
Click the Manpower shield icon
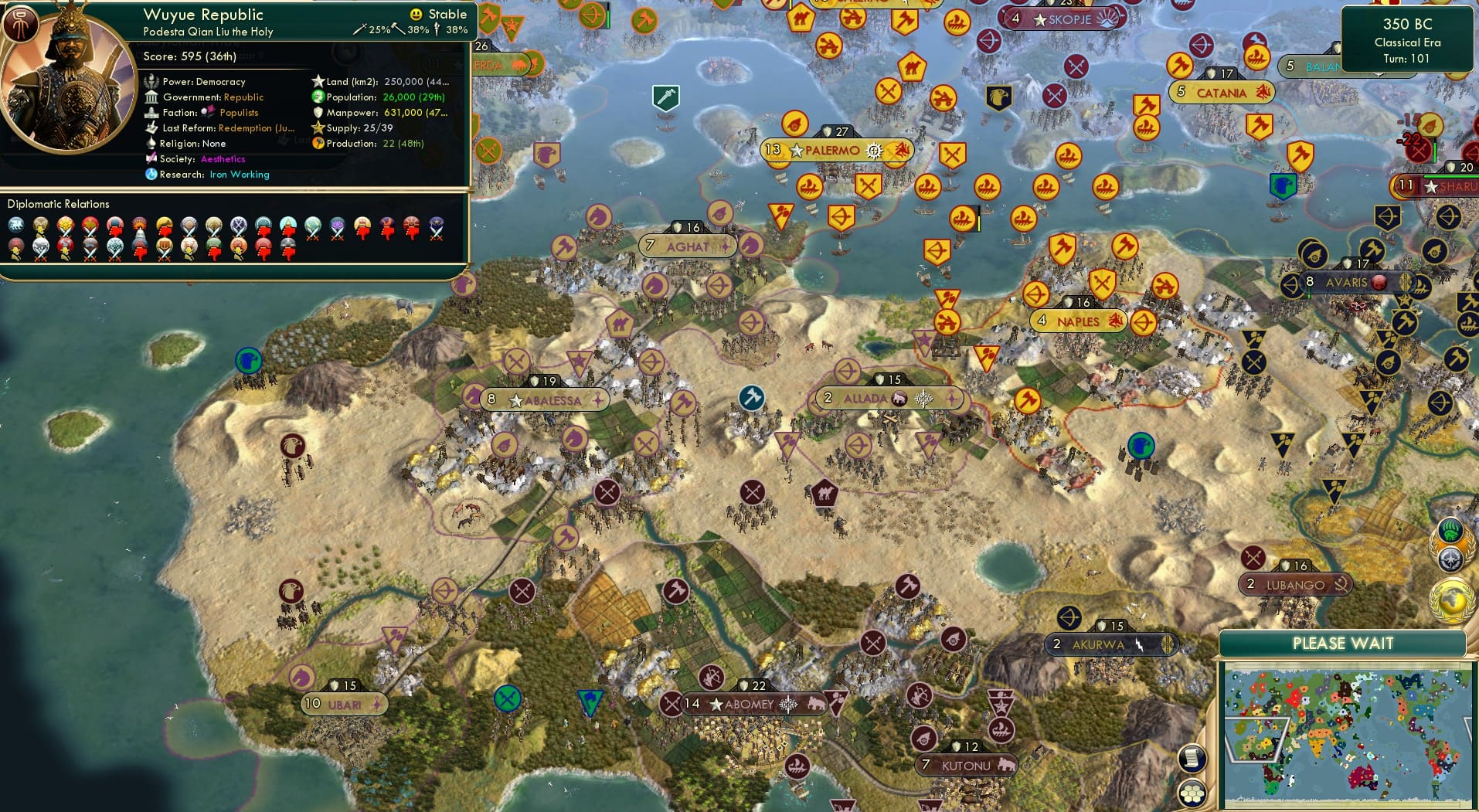316,113
